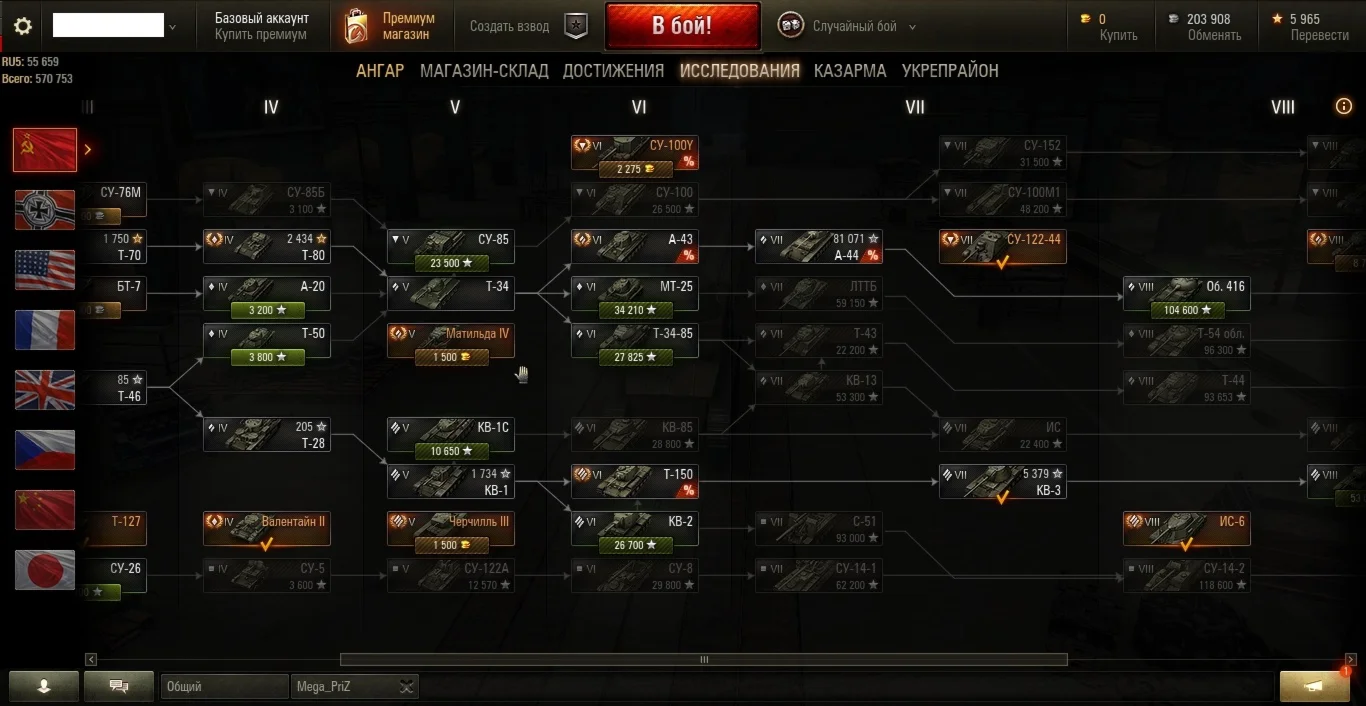Buy the Матильда IV for 1 500 gold
This screenshot has width=1366, height=706.
pyautogui.click(x=451, y=357)
